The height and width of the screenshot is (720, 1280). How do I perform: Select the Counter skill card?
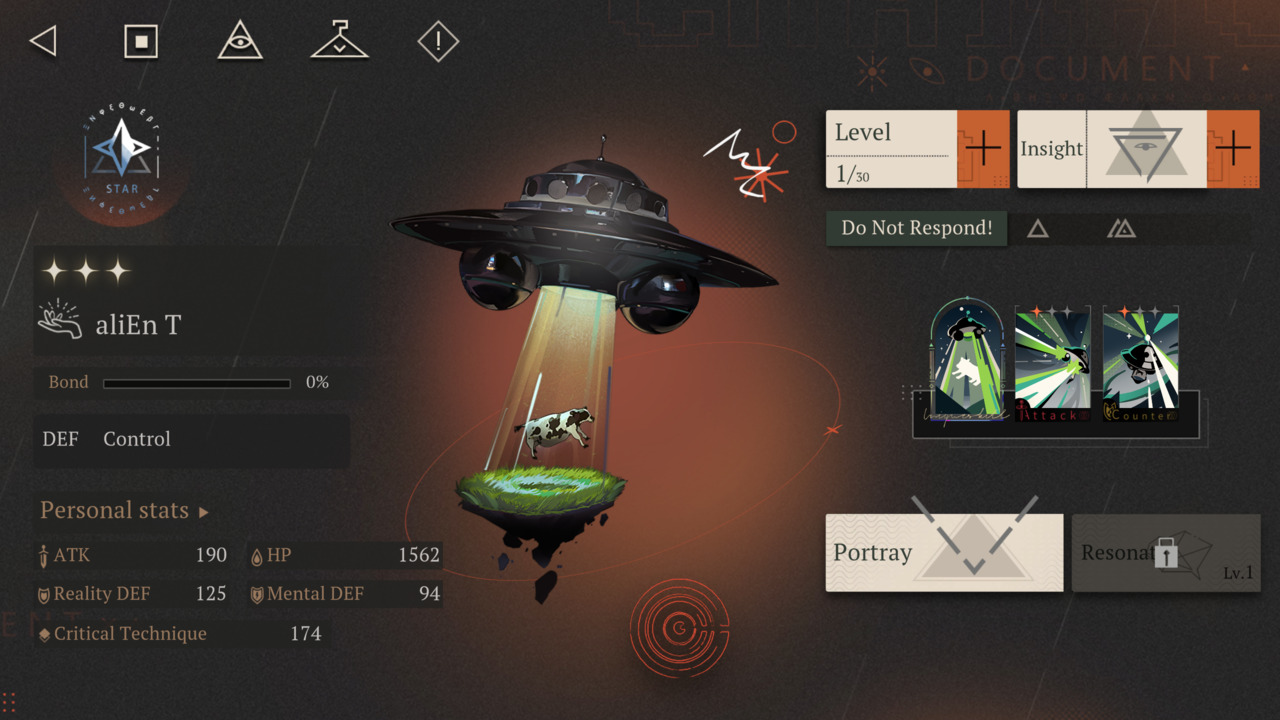1140,364
